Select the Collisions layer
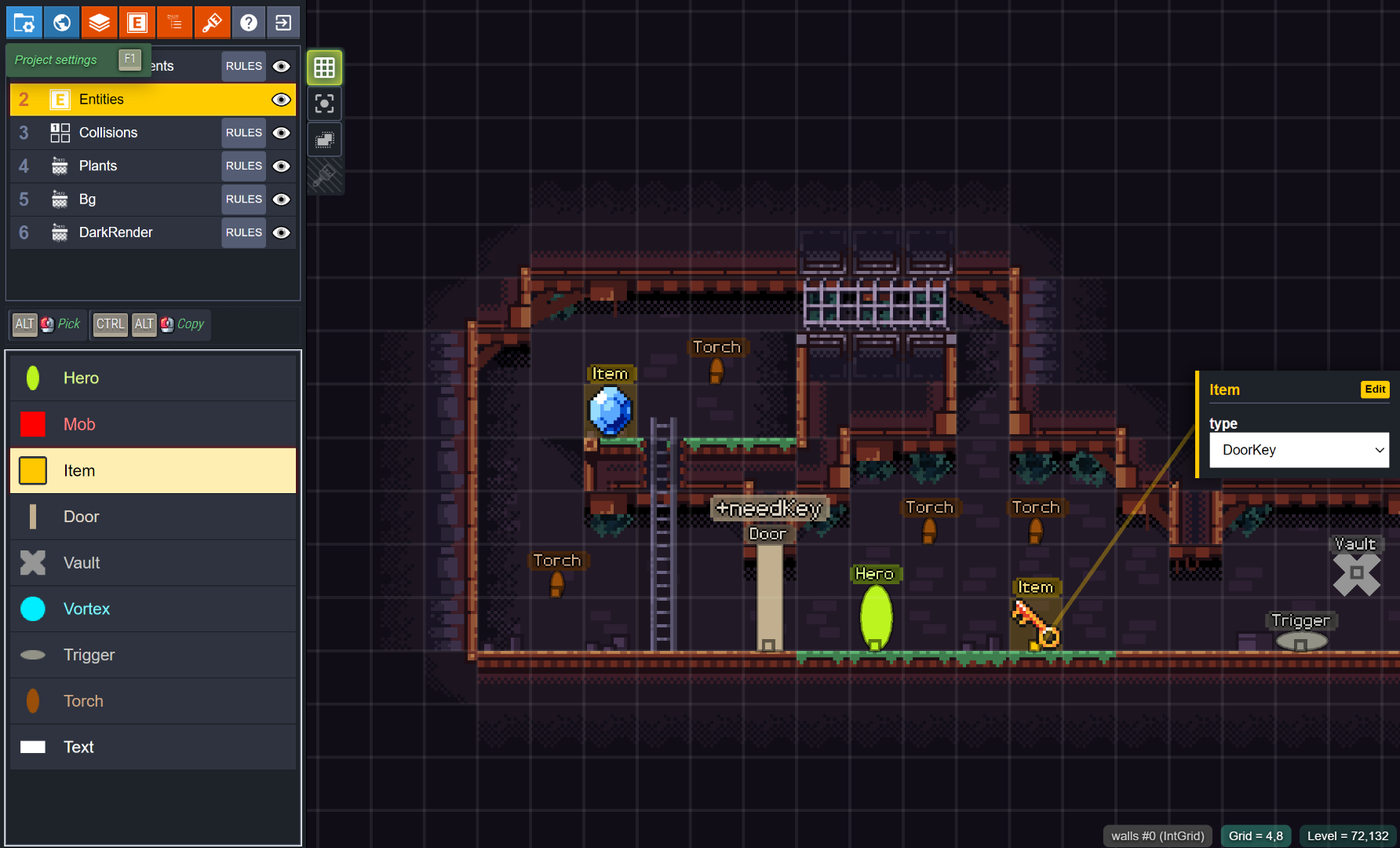 point(108,133)
